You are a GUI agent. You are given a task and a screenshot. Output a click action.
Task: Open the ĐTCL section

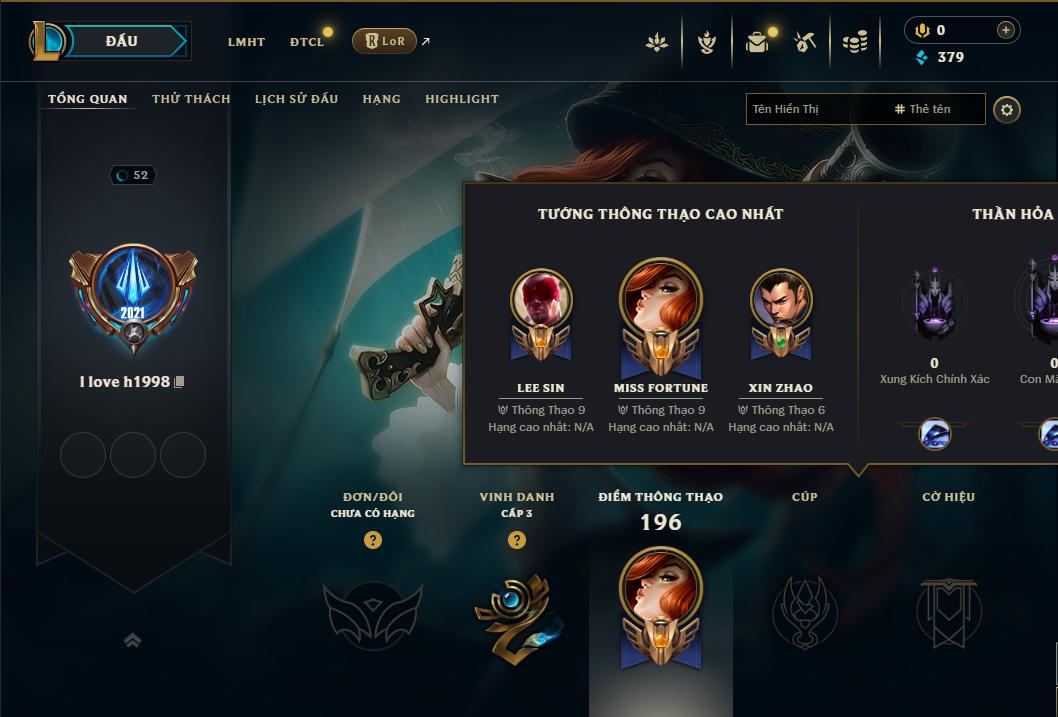(306, 42)
